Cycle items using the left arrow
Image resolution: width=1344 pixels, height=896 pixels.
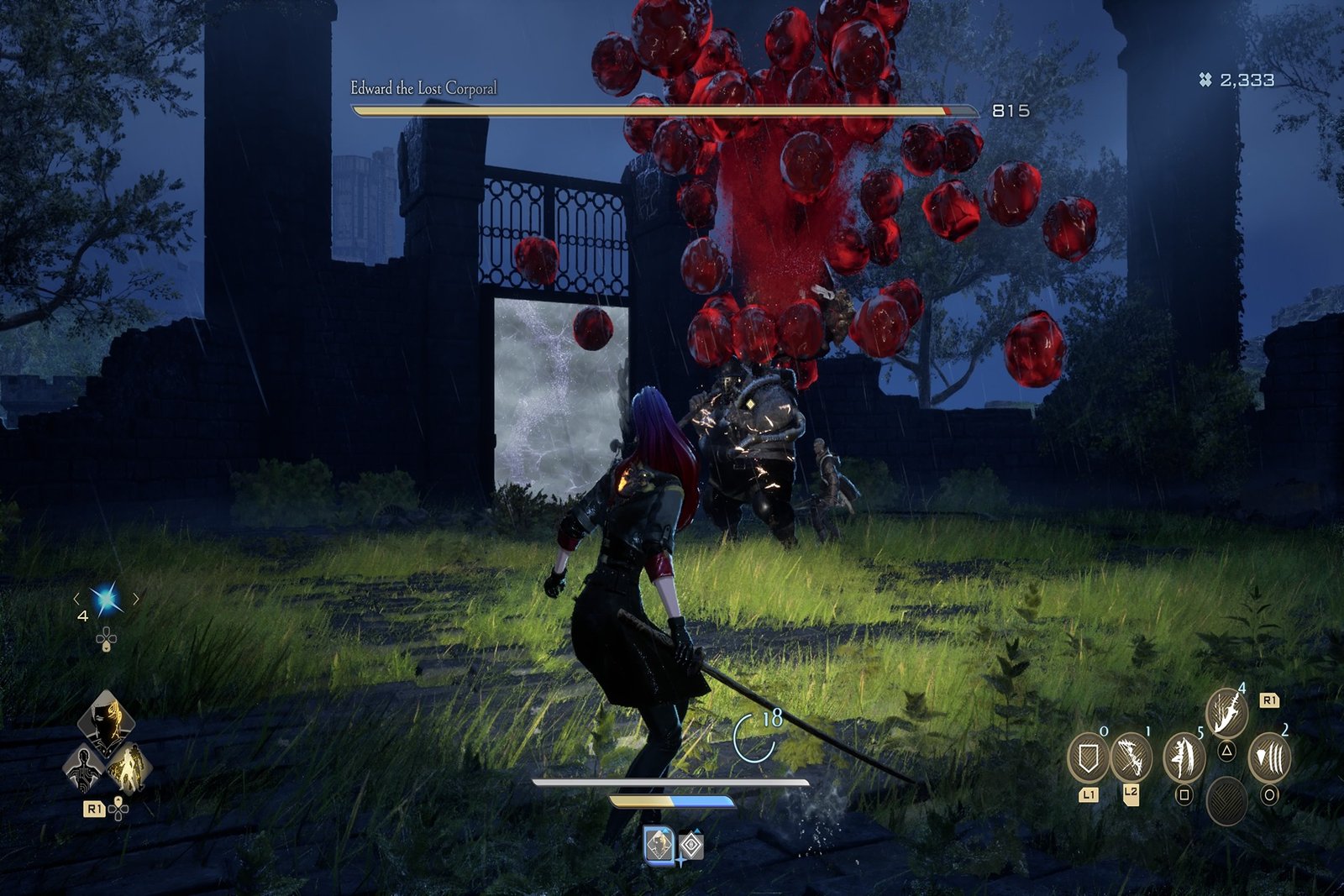click(x=77, y=599)
